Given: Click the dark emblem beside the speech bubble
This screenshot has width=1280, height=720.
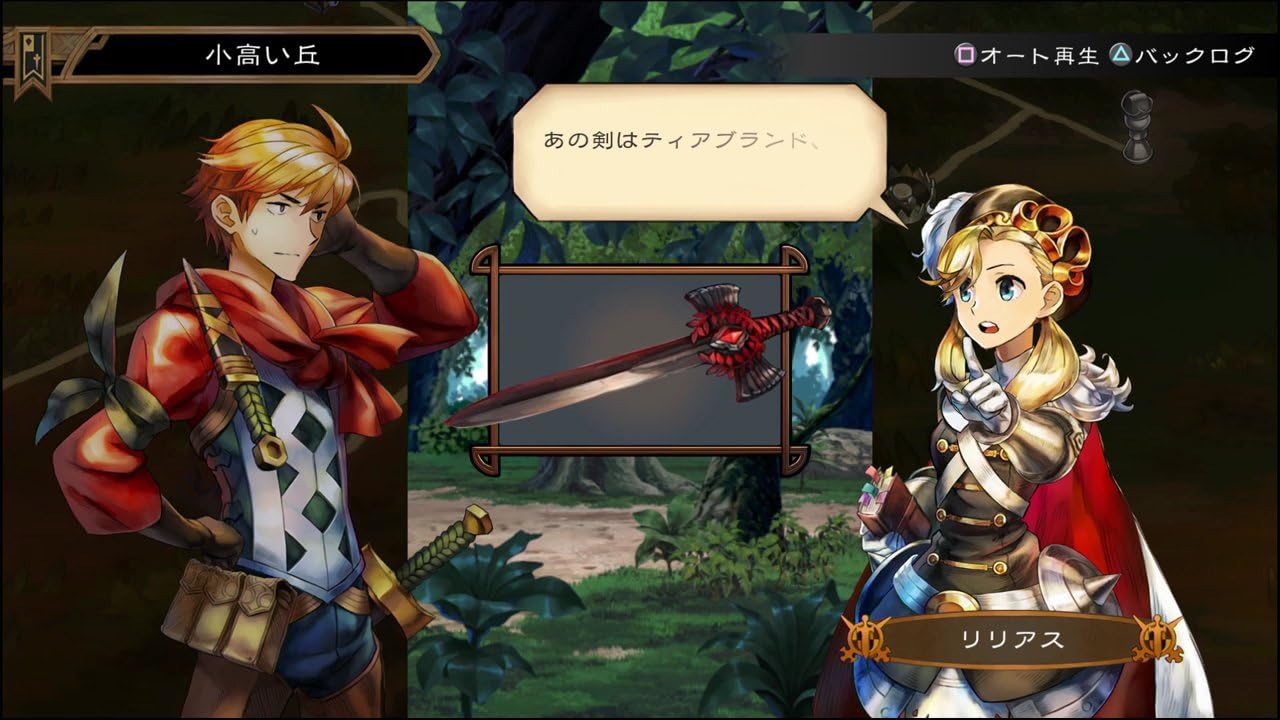Looking at the screenshot, I should (x=907, y=192).
